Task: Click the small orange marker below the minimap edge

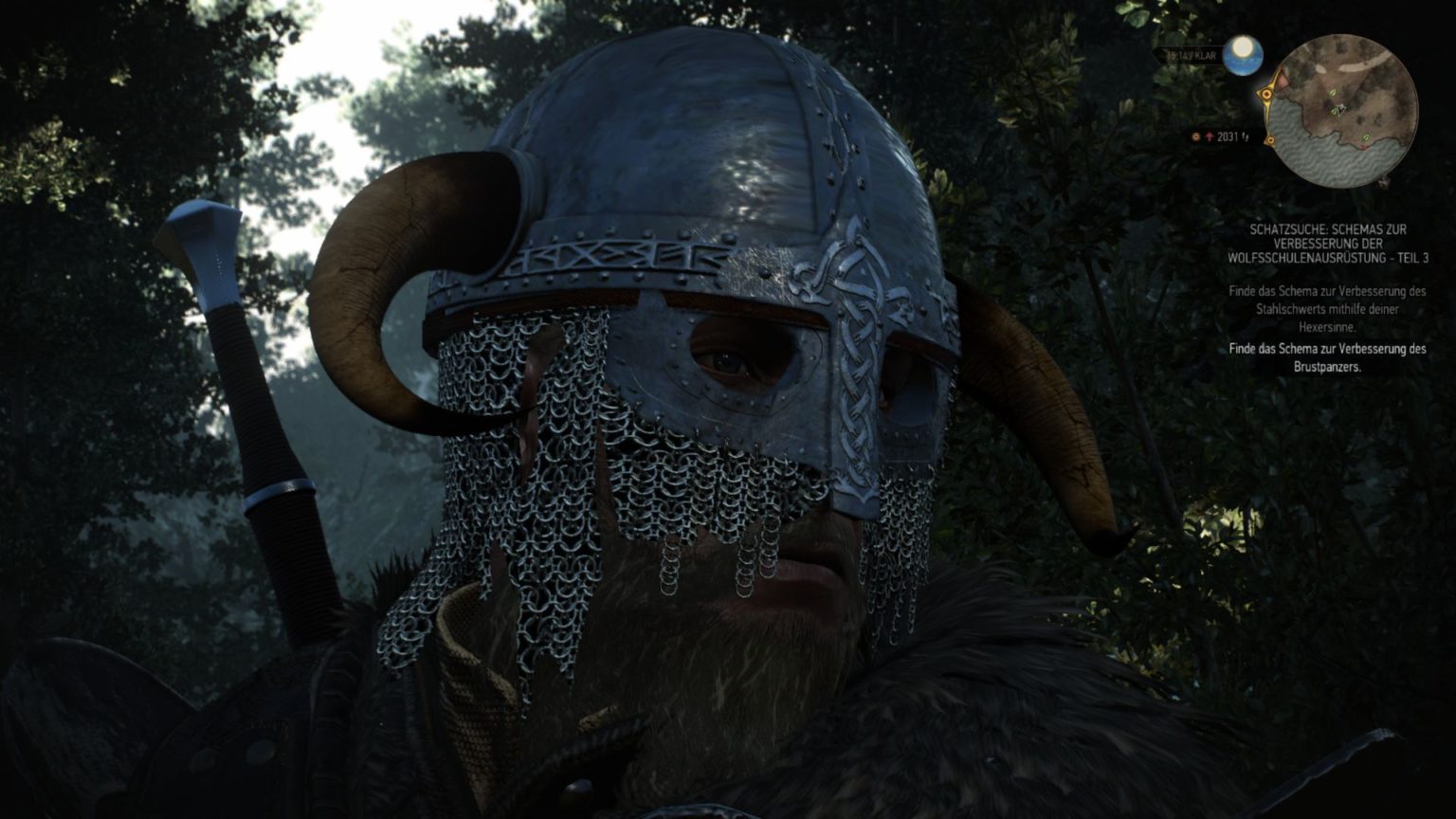Action: pyautogui.click(x=1270, y=139)
